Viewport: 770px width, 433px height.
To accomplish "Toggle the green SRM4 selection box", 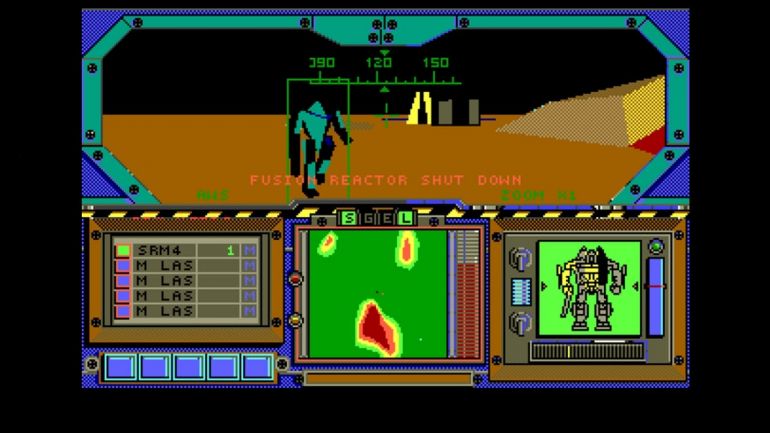I will (x=123, y=250).
